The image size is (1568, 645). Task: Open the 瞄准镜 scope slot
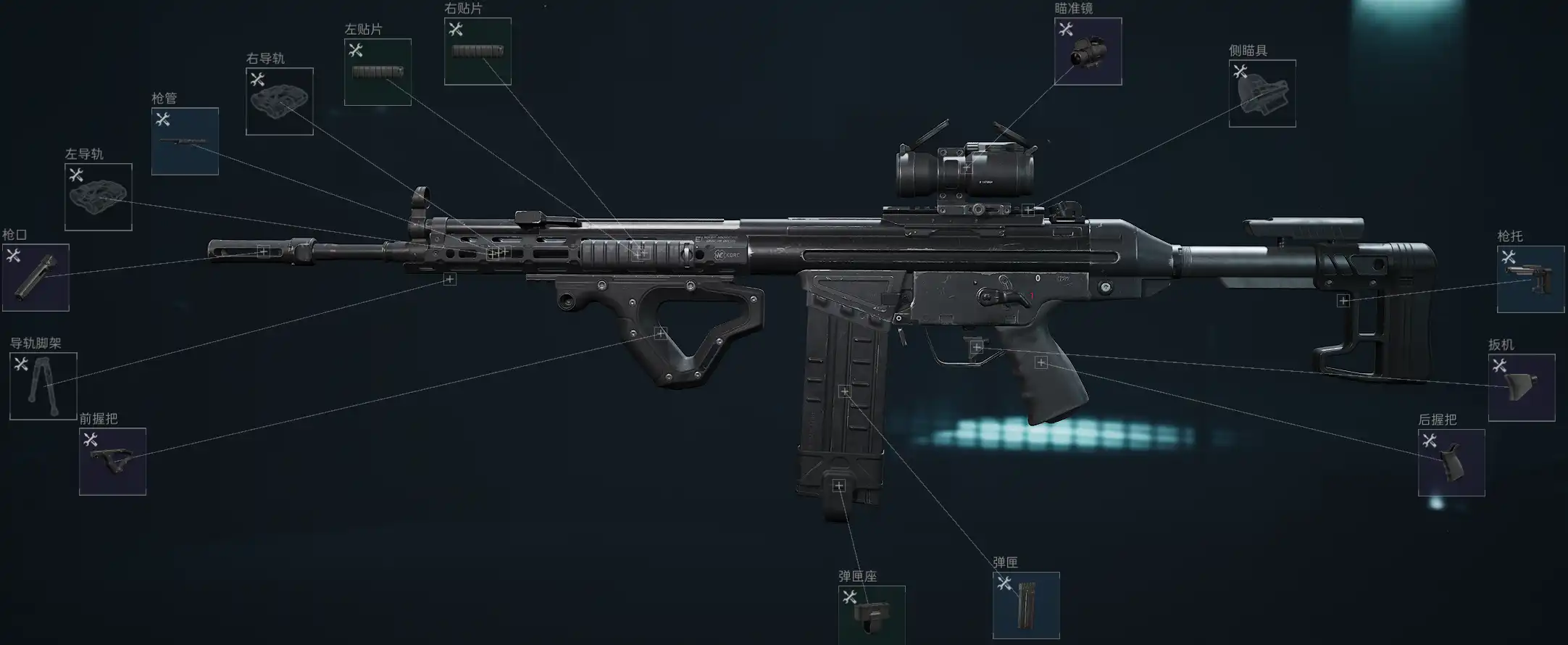pyautogui.click(x=1088, y=51)
